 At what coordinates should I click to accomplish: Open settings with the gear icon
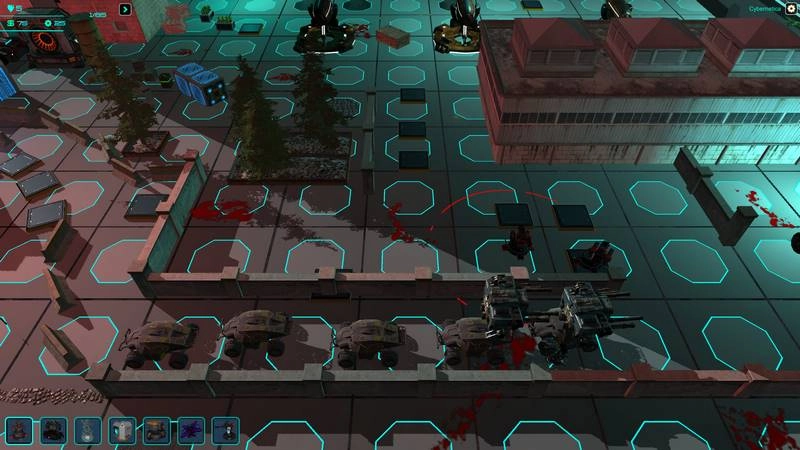(791, 9)
